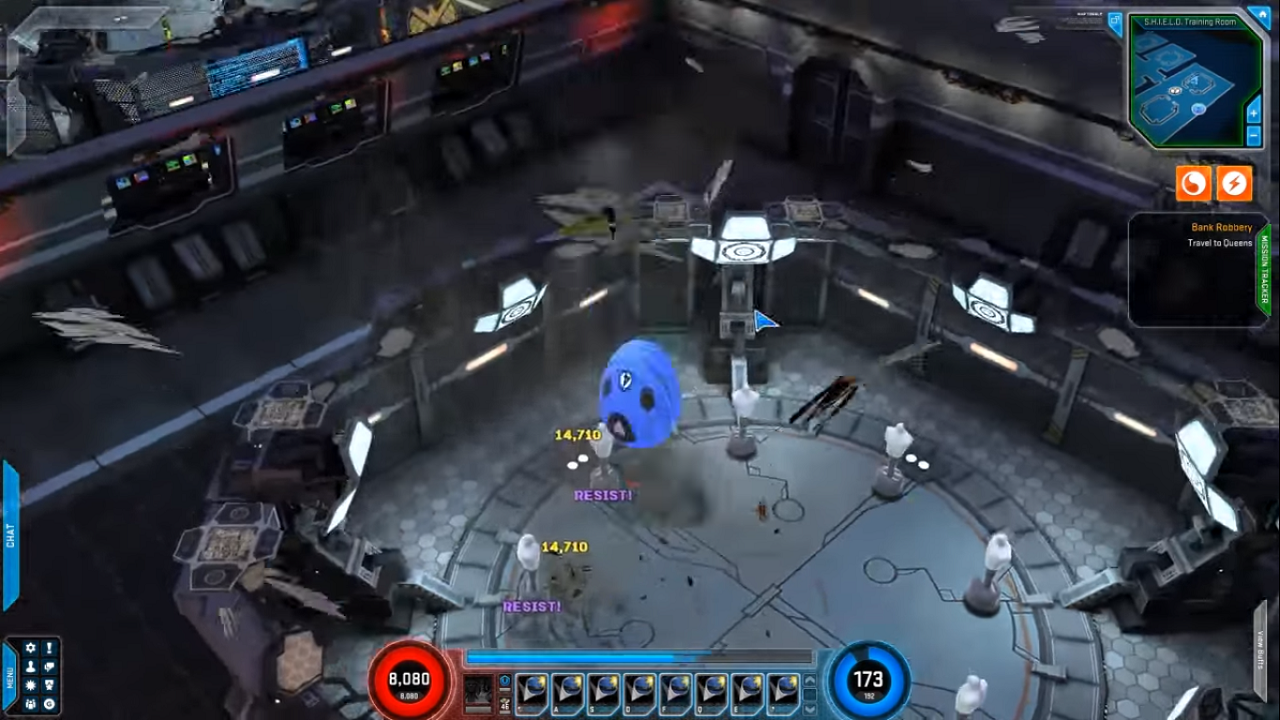Zoom in the minimap with plus button
1280x720 pixels.
(1254, 114)
